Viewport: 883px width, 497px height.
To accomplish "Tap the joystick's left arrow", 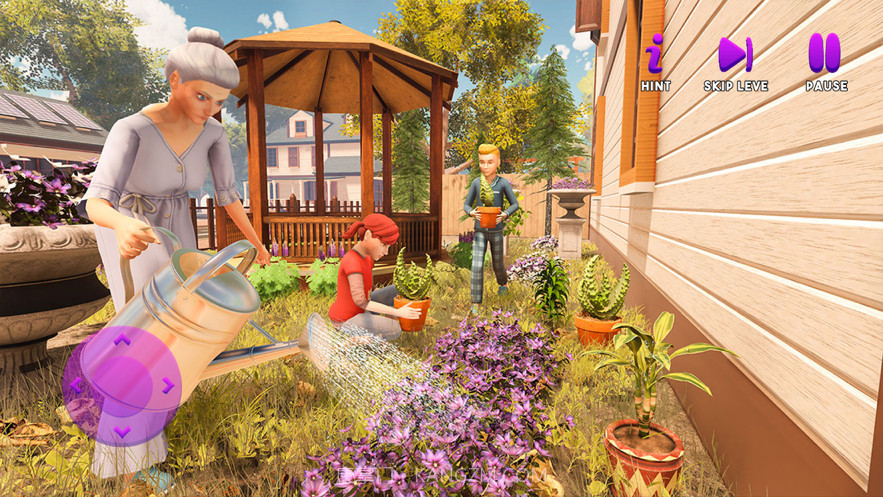I will [x=76, y=385].
